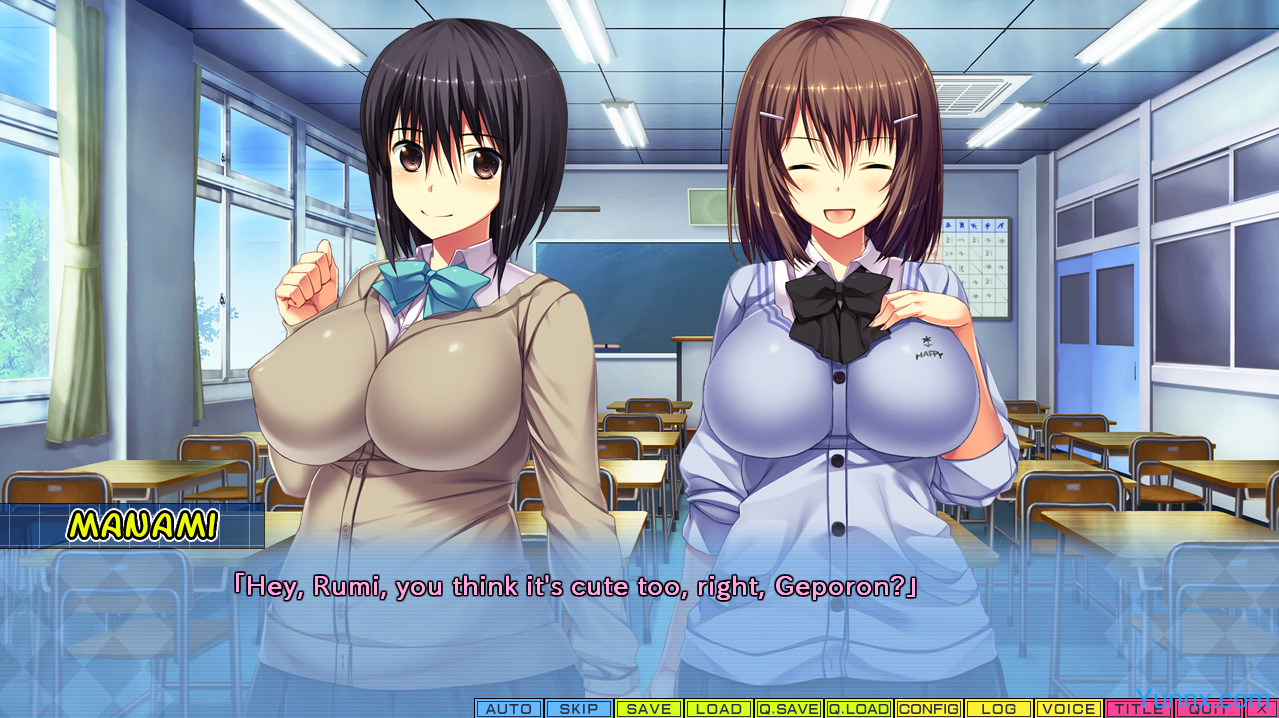Open the SAVE menu

coord(649,709)
